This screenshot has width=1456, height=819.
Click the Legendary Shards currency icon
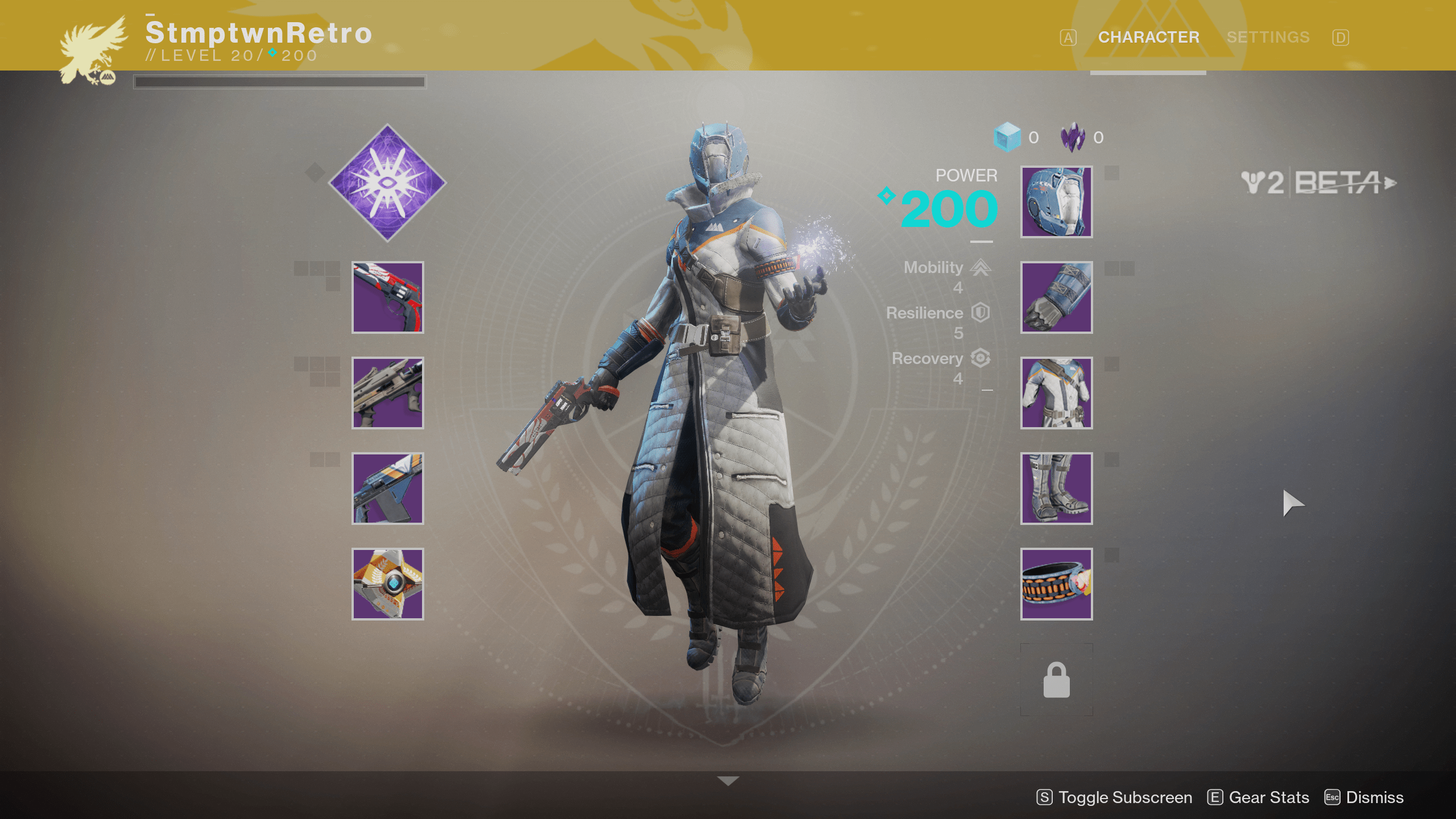click(x=1075, y=136)
